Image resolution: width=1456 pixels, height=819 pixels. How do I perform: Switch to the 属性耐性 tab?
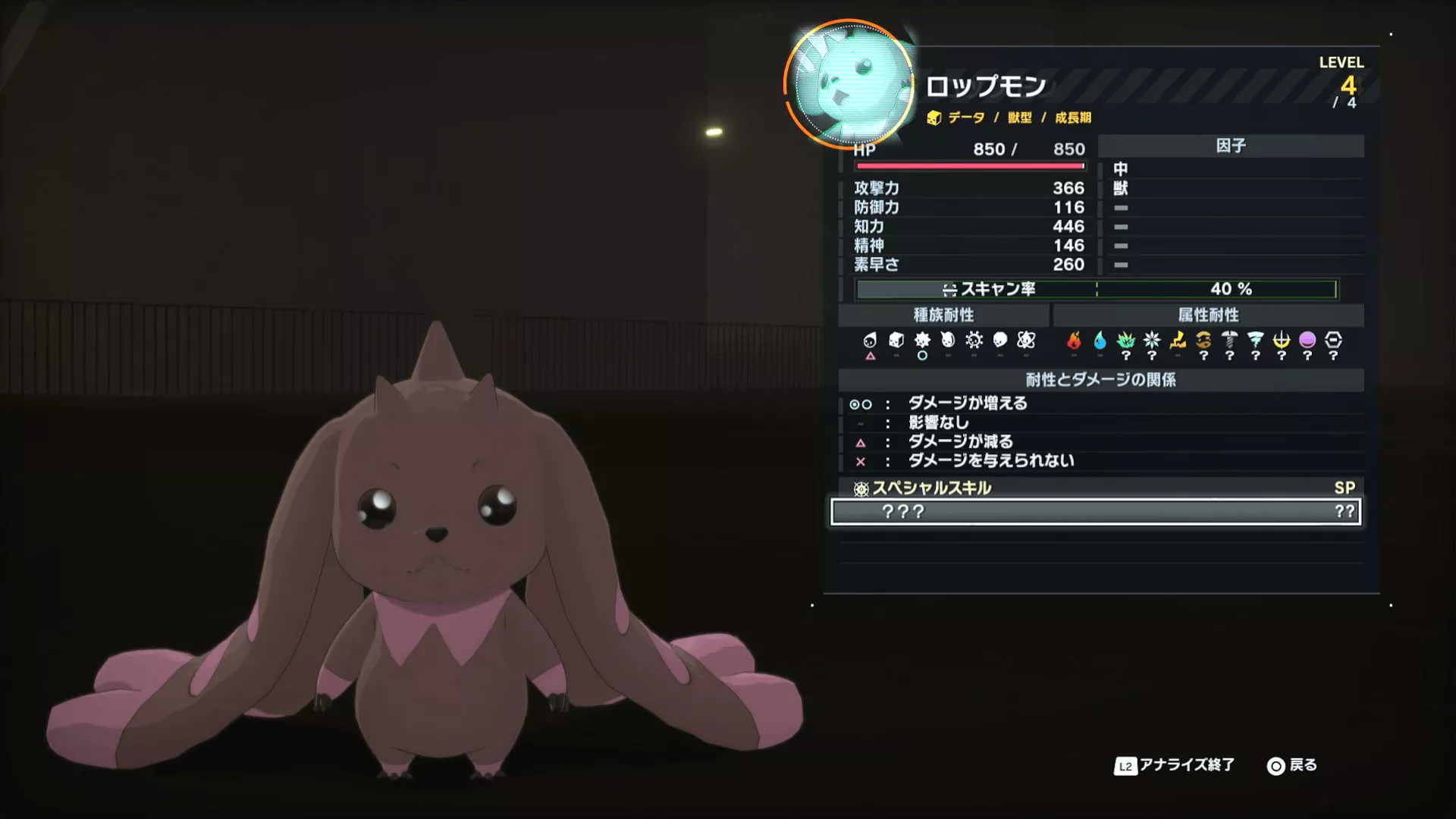[1209, 315]
